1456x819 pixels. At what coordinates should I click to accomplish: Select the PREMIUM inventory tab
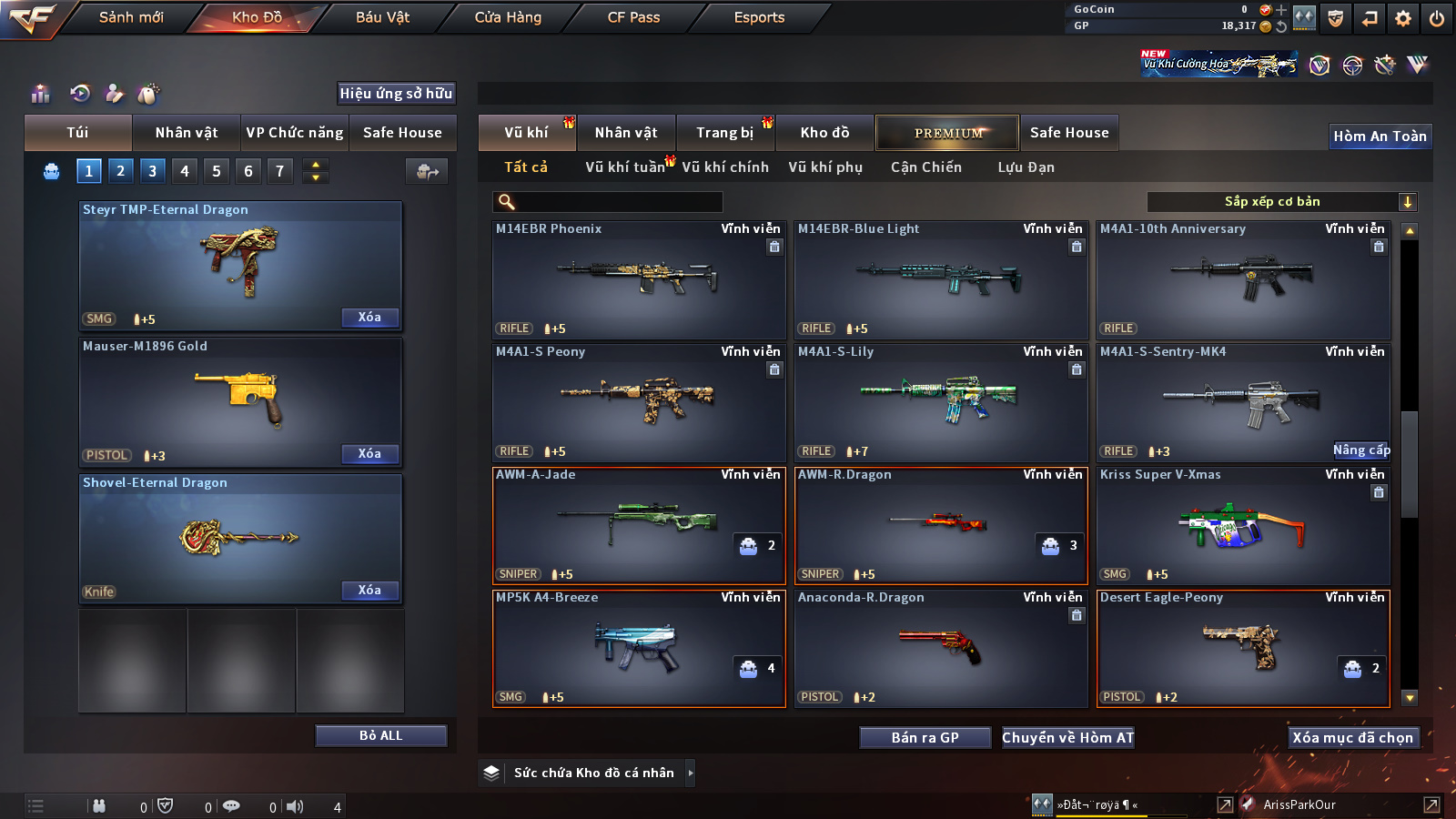tap(947, 133)
